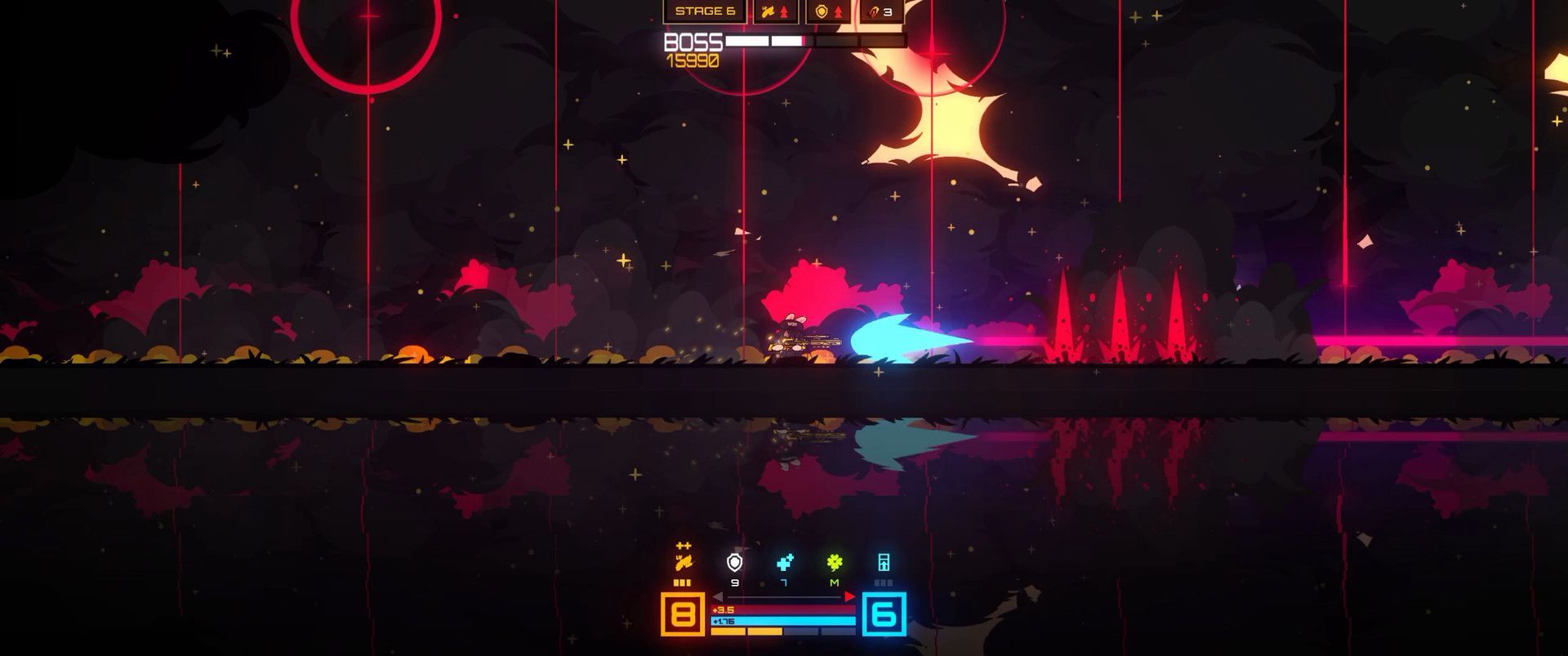The image size is (1568, 656).
Task: Expand with the red right arrow above health bars
Action: [x=849, y=596]
